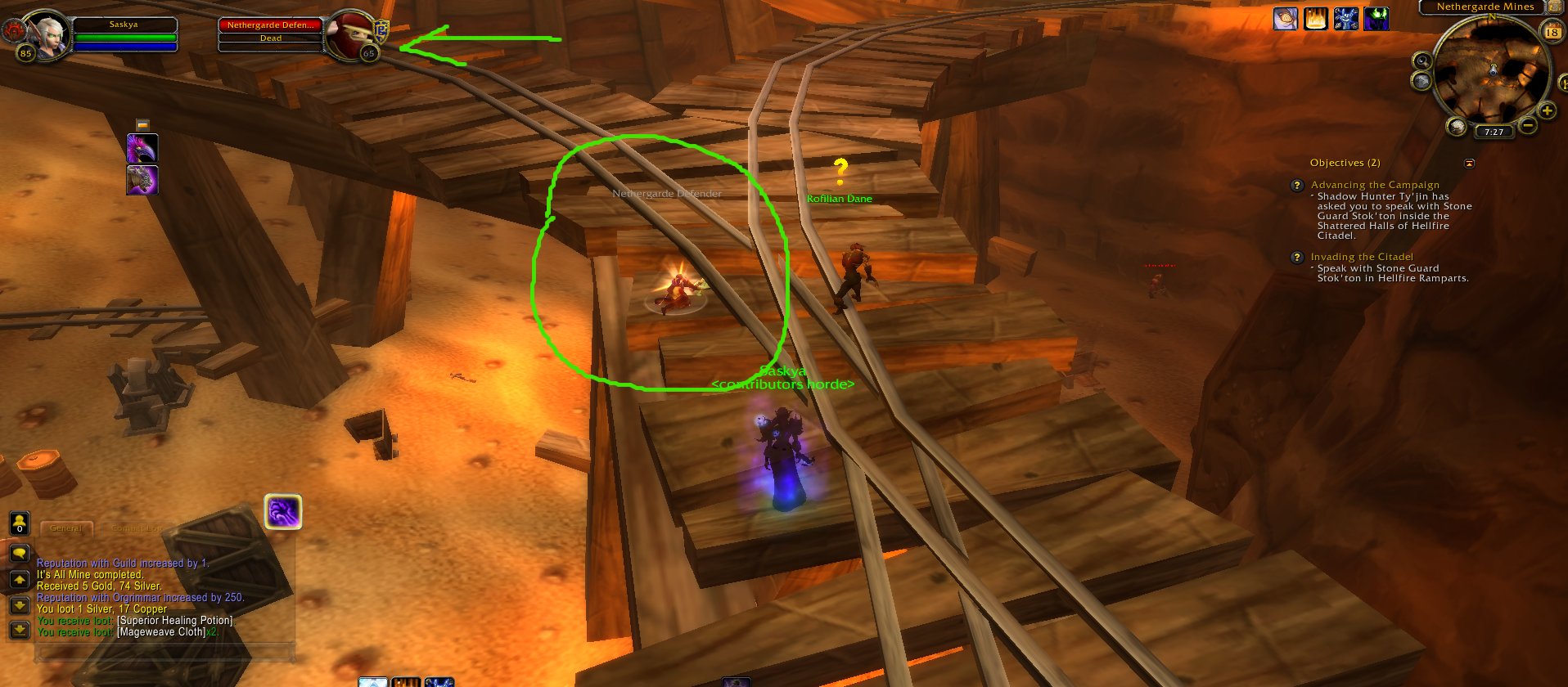Click the swirling bandage buff icon

coord(1285,19)
